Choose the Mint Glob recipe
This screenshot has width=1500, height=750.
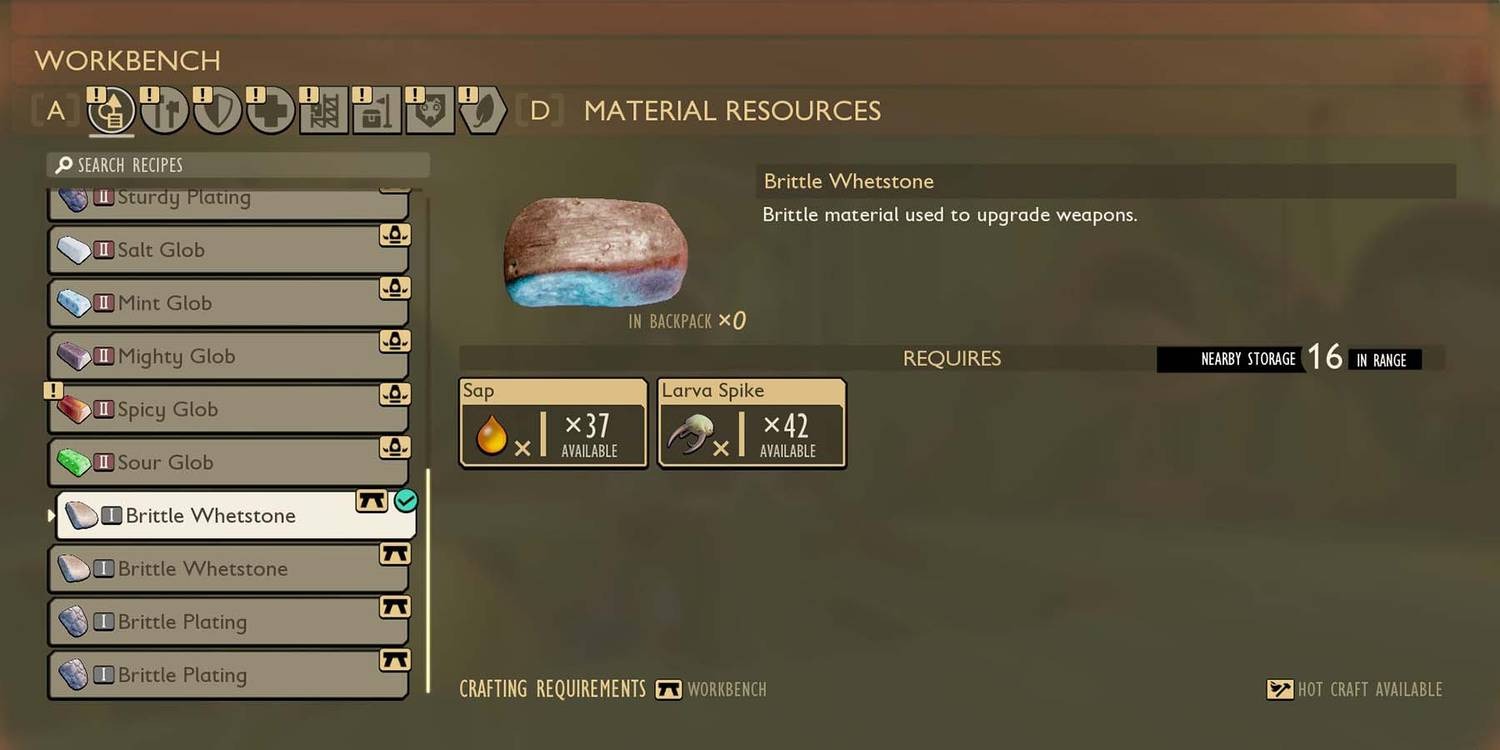[228, 303]
